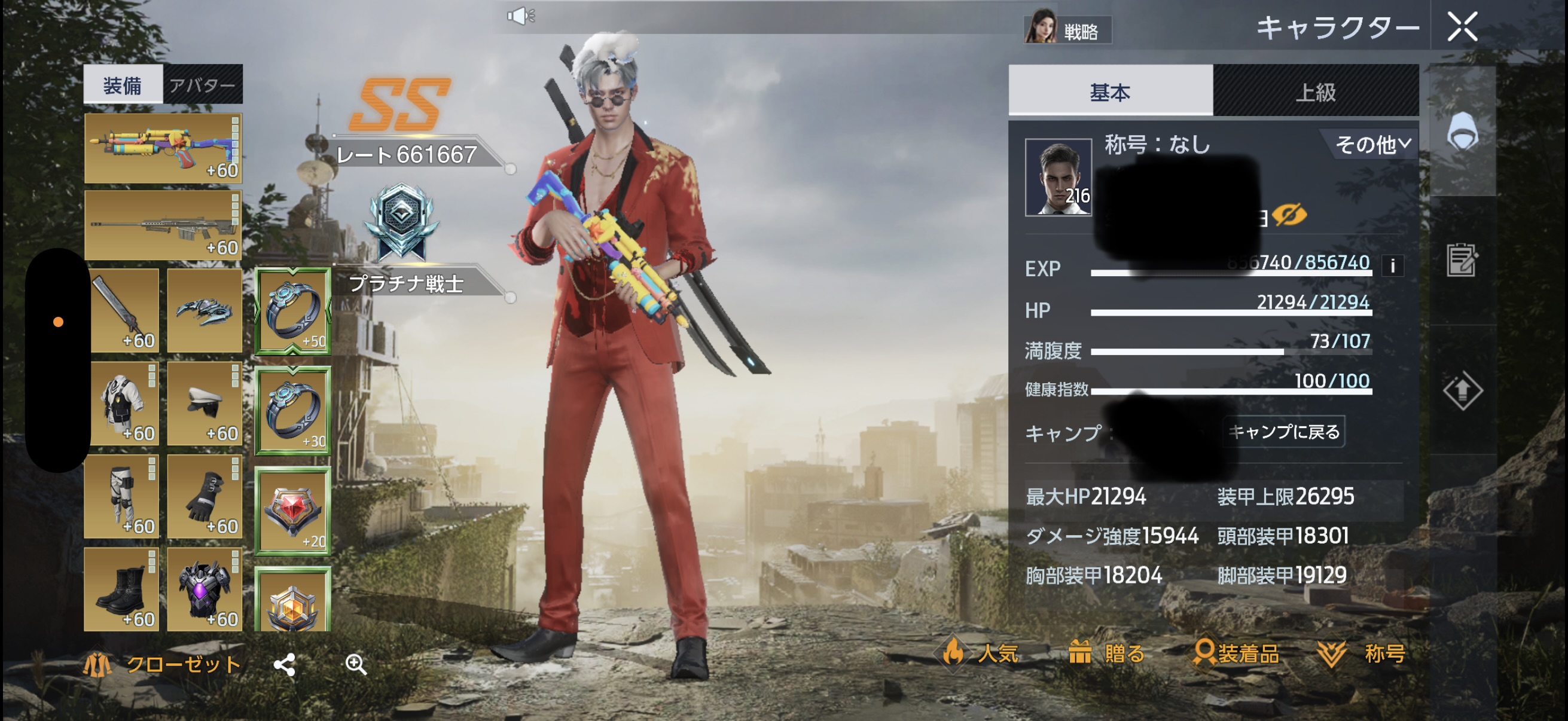The image size is (1568, 721).
Task: Select the red gem badge slot
Action: (x=293, y=511)
